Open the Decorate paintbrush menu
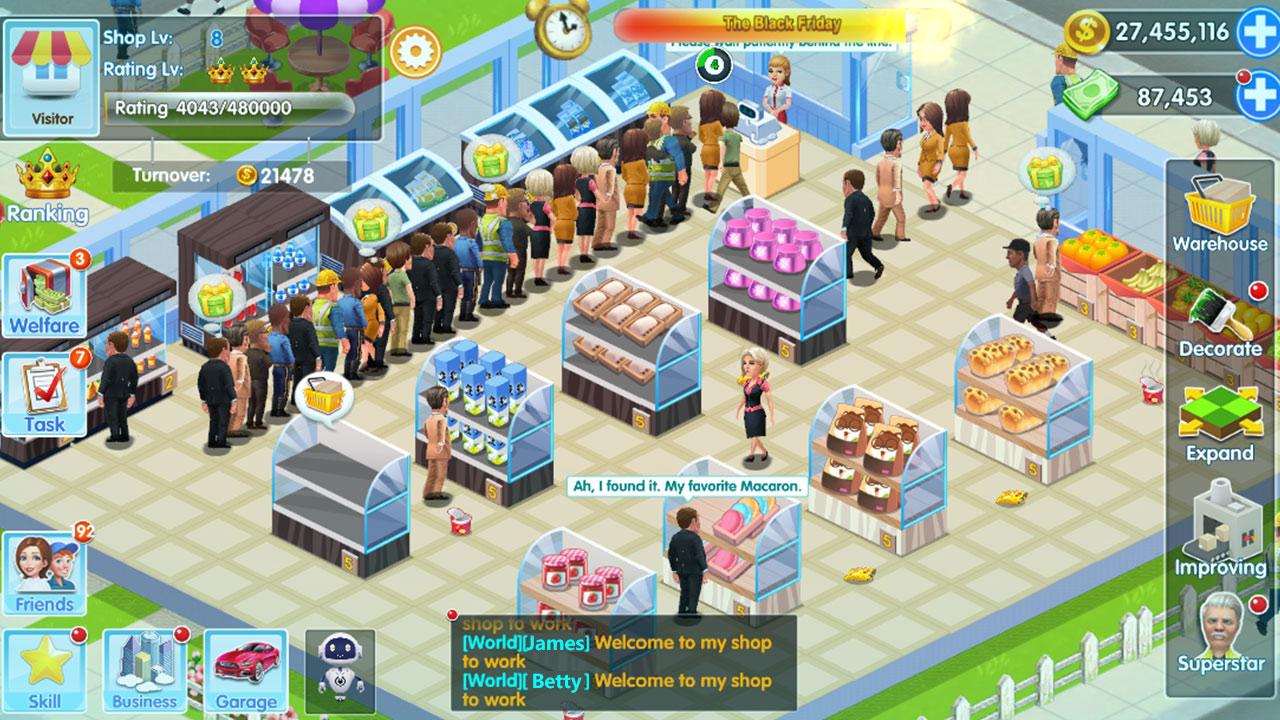The image size is (1280, 720). [x=1220, y=322]
